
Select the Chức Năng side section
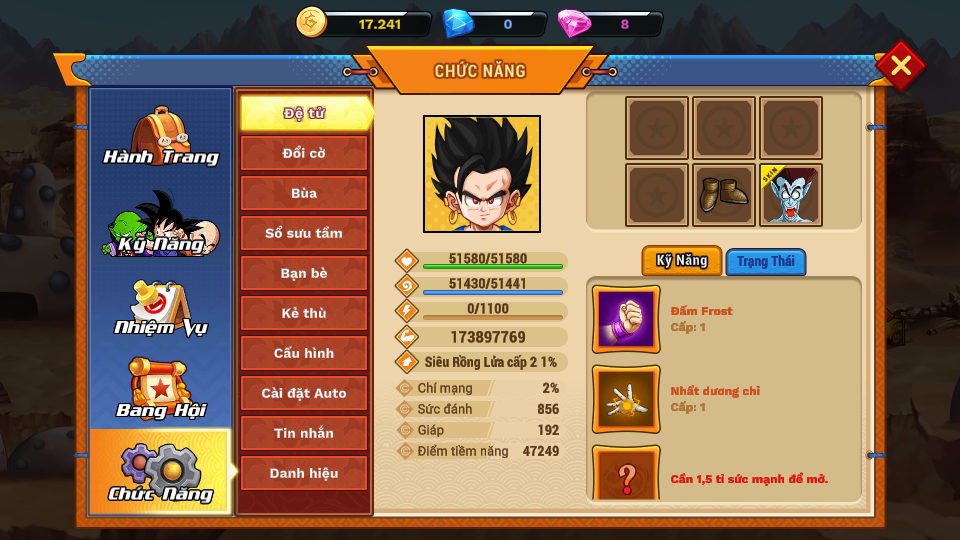tap(160, 473)
